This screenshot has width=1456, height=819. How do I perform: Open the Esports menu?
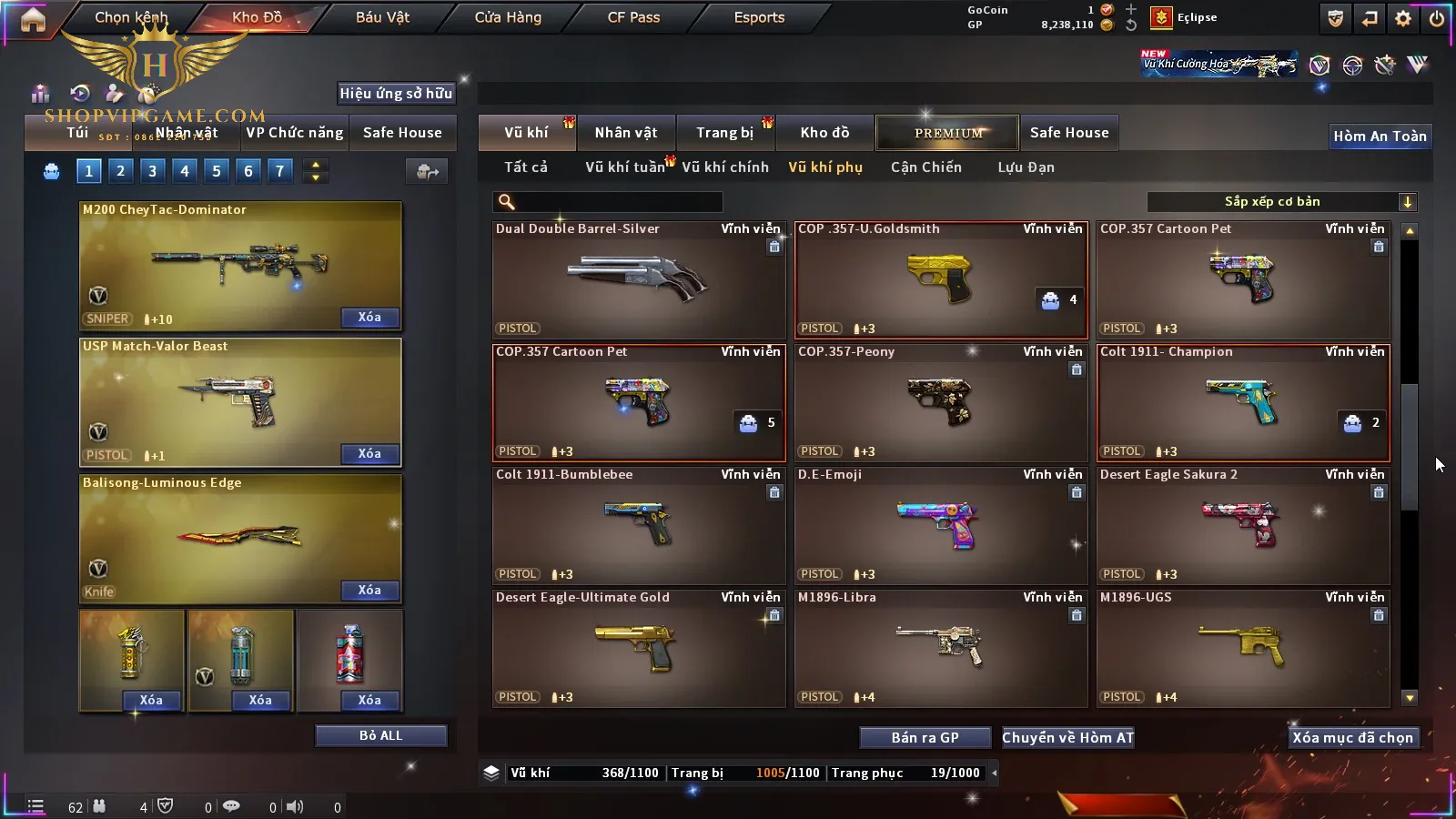pos(759,17)
